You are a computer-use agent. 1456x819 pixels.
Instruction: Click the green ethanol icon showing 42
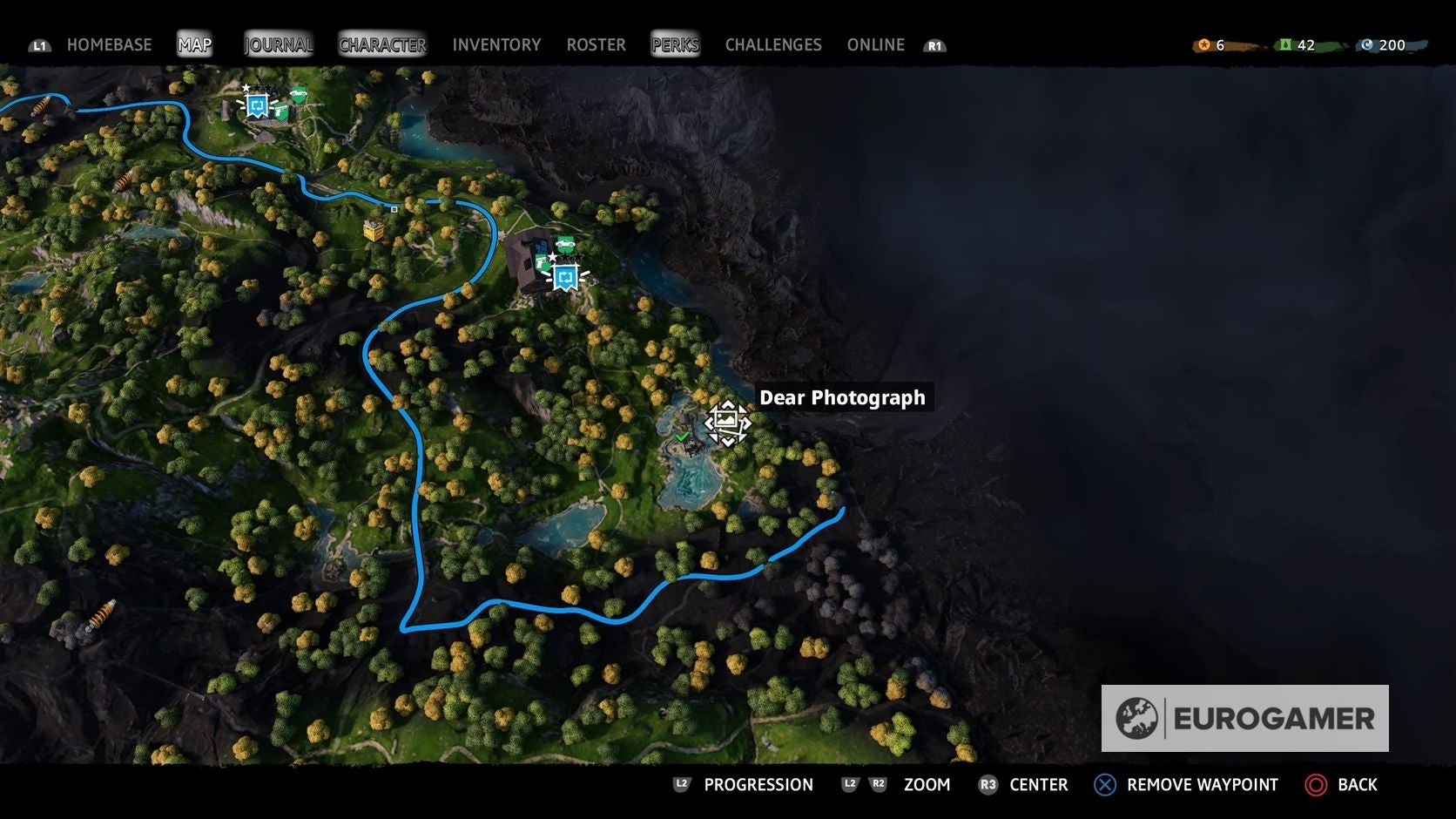(1287, 44)
